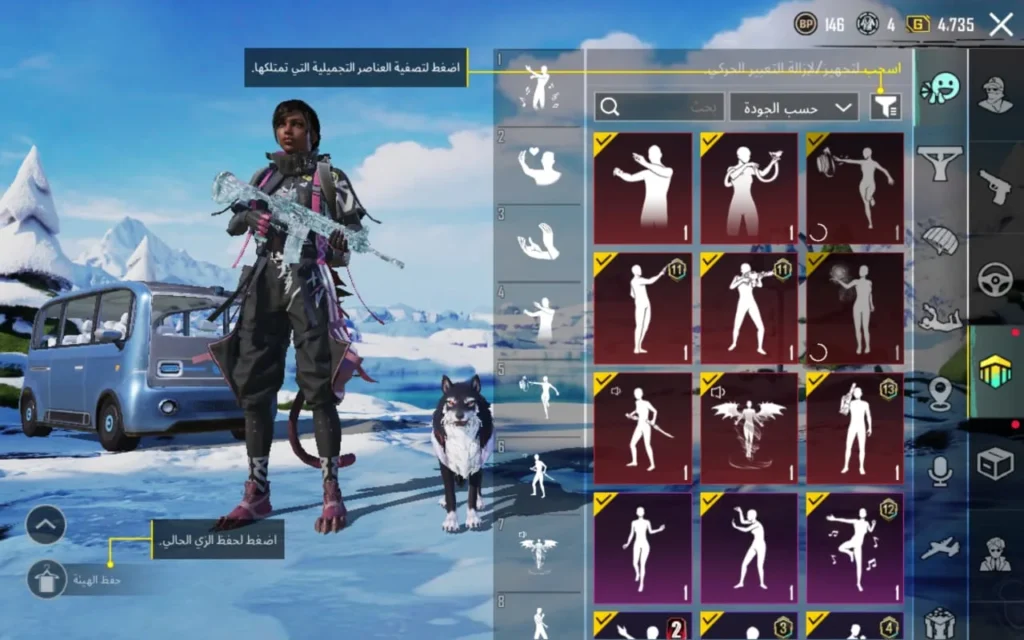Image resolution: width=1024 pixels, height=640 pixels.
Task: Select the microphone voice category
Action: [940, 470]
